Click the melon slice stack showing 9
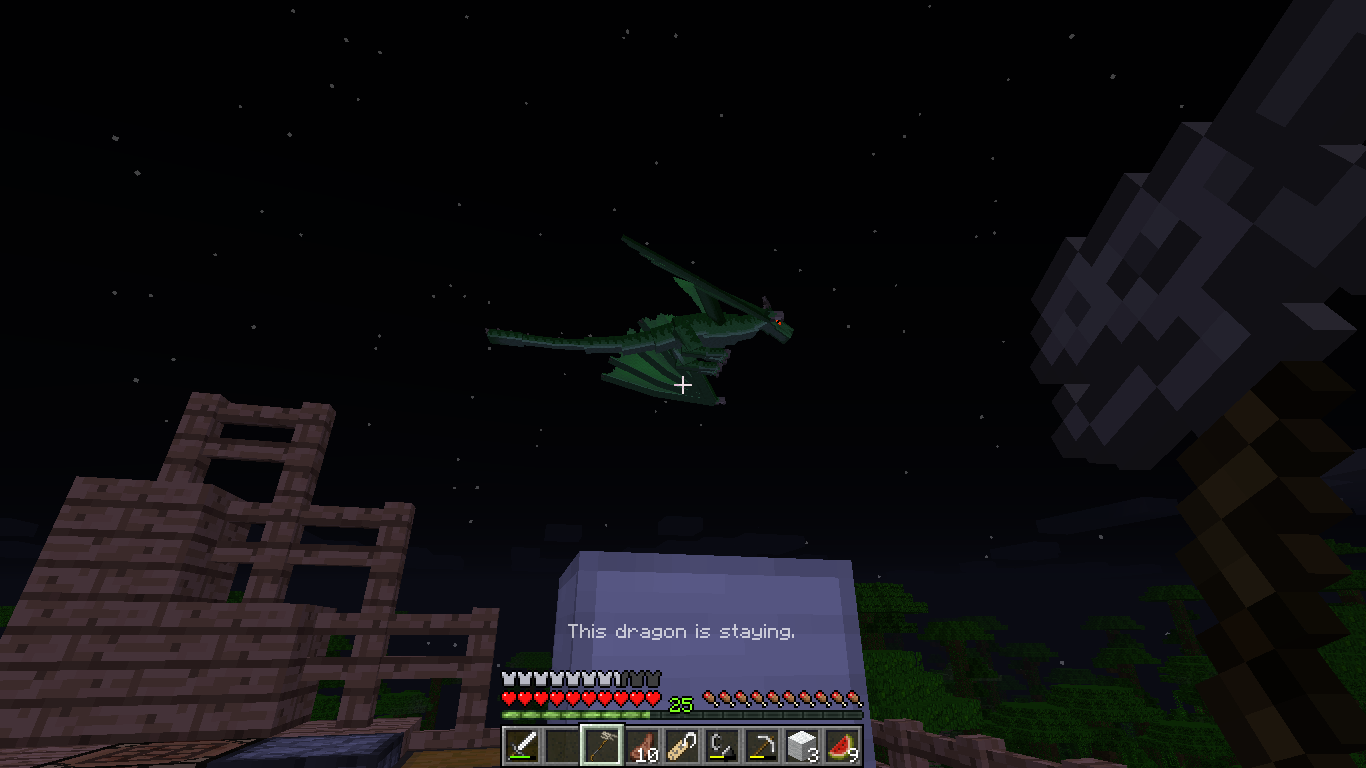Viewport: 1366px width, 768px height. (843, 745)
